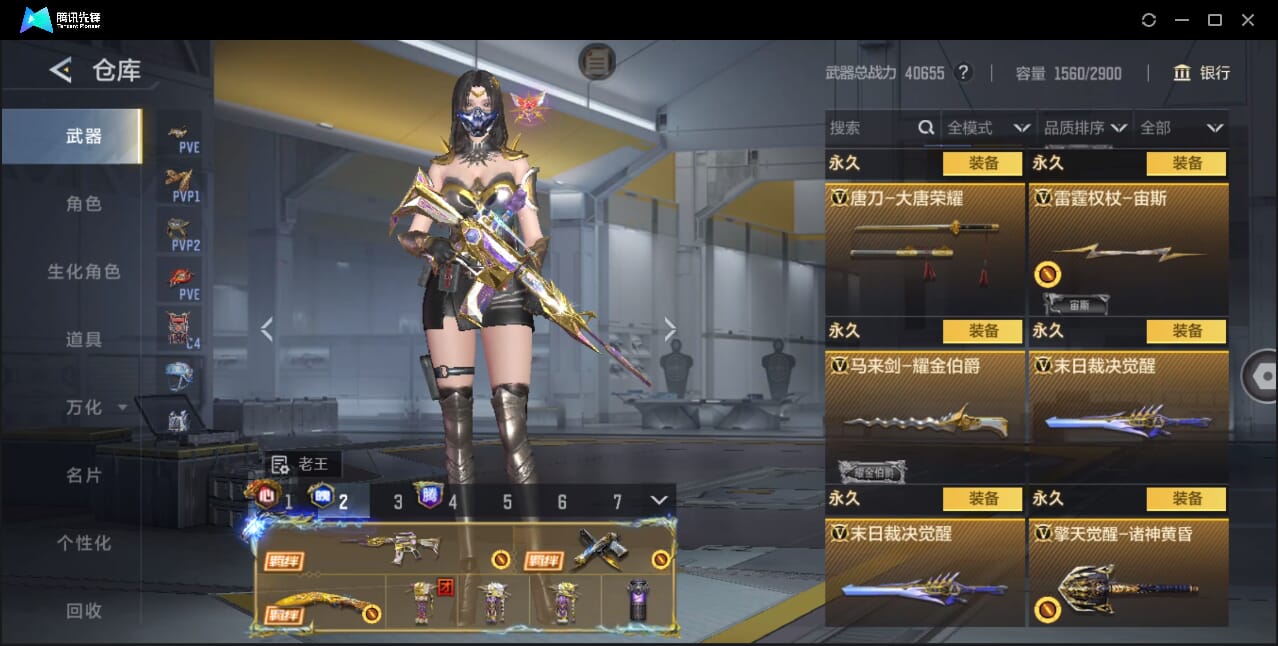Switch to the PVP1 loadout
The width and height of the screenshot is (1278, 646).
(180, 185)
